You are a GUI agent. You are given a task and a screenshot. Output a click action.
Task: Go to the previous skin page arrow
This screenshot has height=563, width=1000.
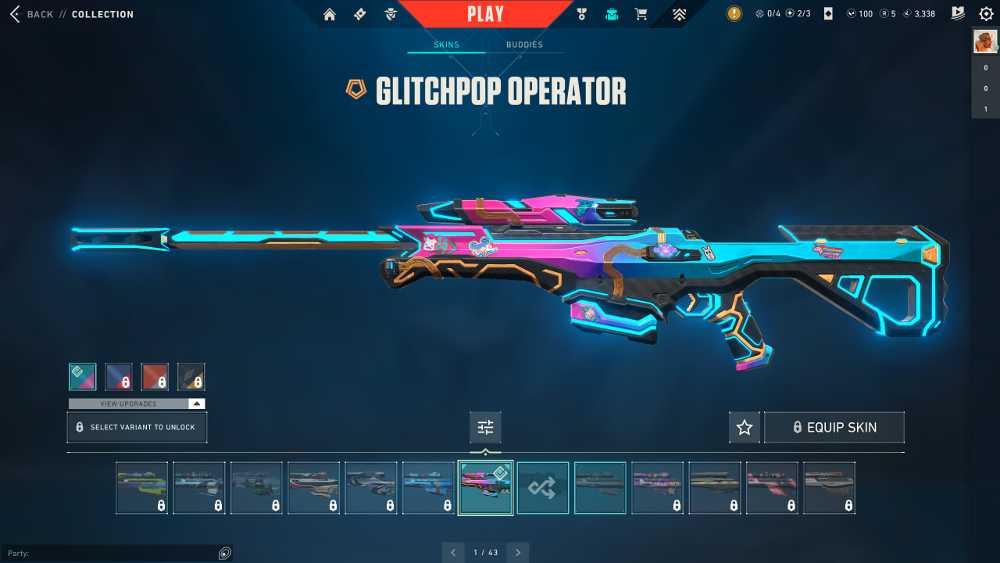click(x=453, y=552)
